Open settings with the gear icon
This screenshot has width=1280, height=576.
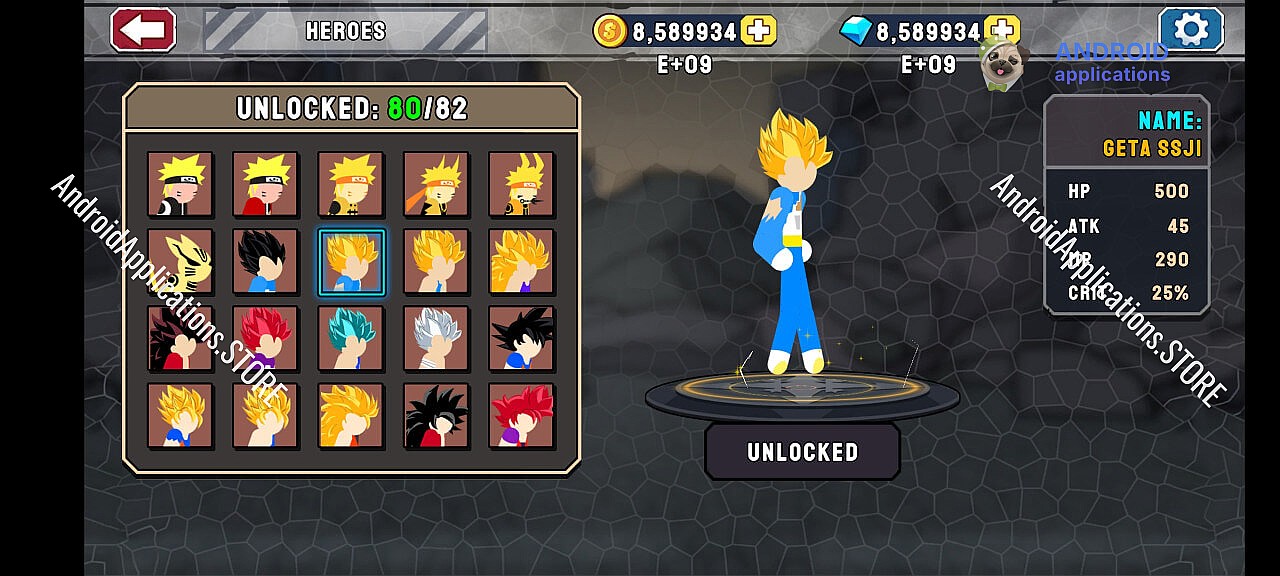coord(1190,30)
